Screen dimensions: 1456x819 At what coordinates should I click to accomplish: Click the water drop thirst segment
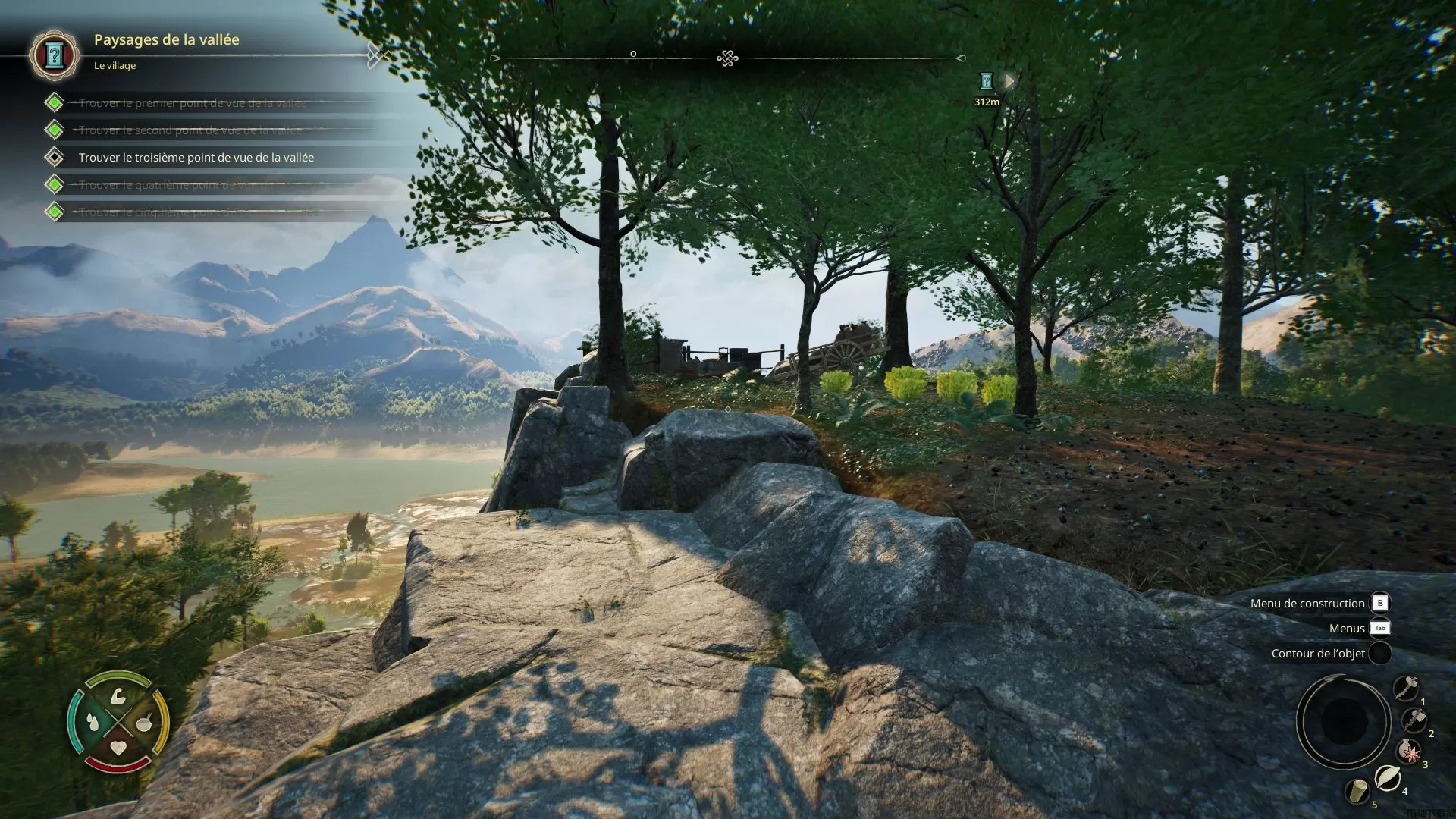93,721
